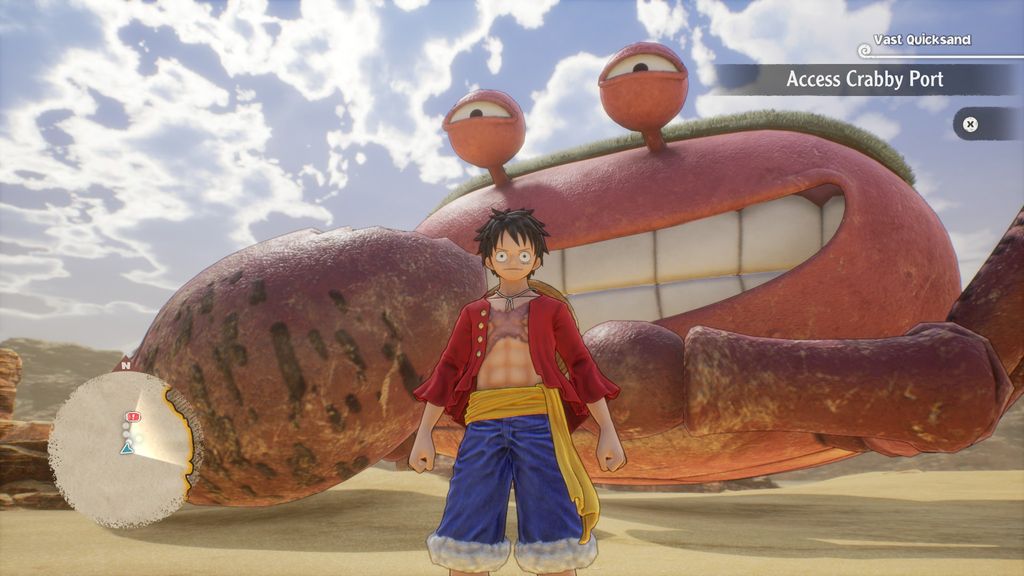
Task: Select the red quest marker on minimap
Action: (x=134, y=416)
